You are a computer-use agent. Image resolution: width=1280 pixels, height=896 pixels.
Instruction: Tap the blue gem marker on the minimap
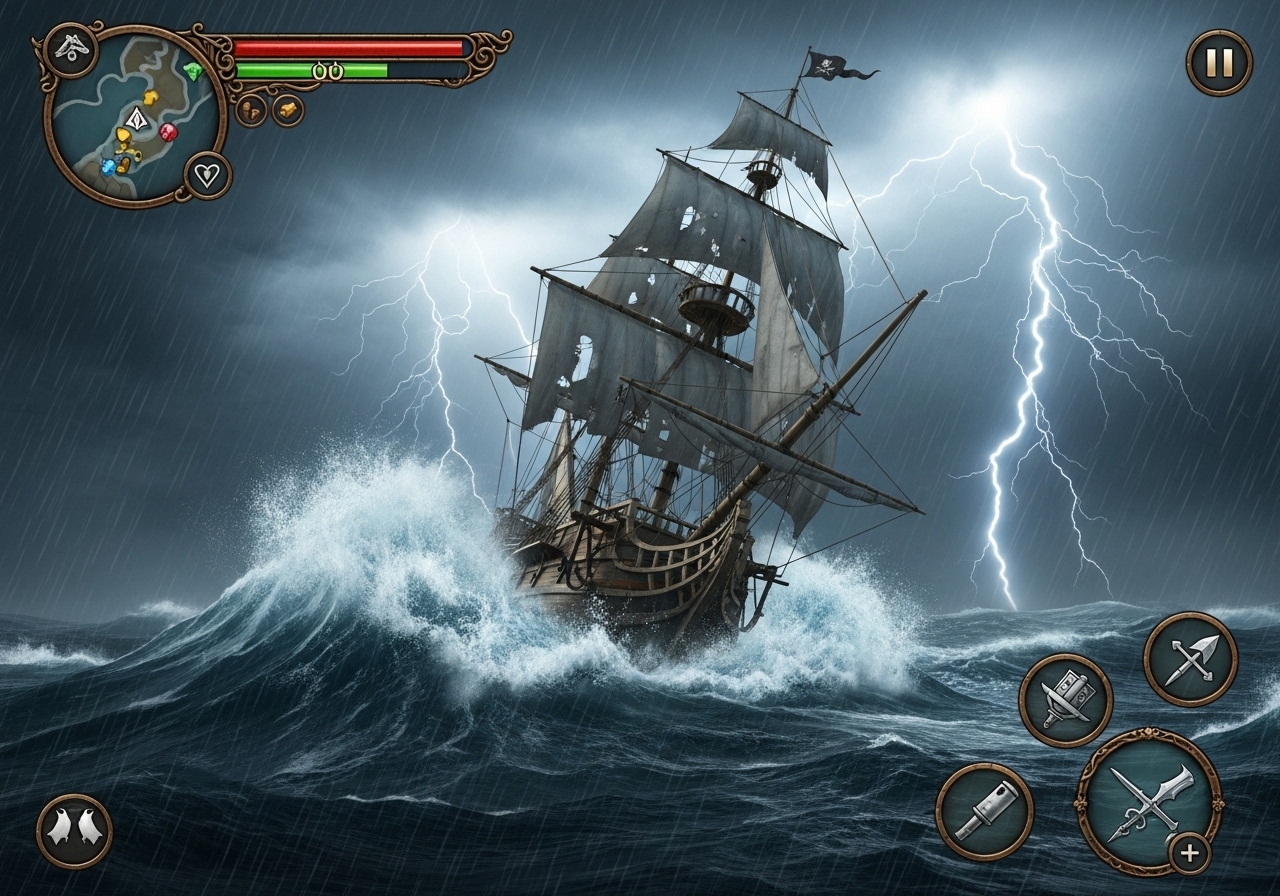[109, 168]
